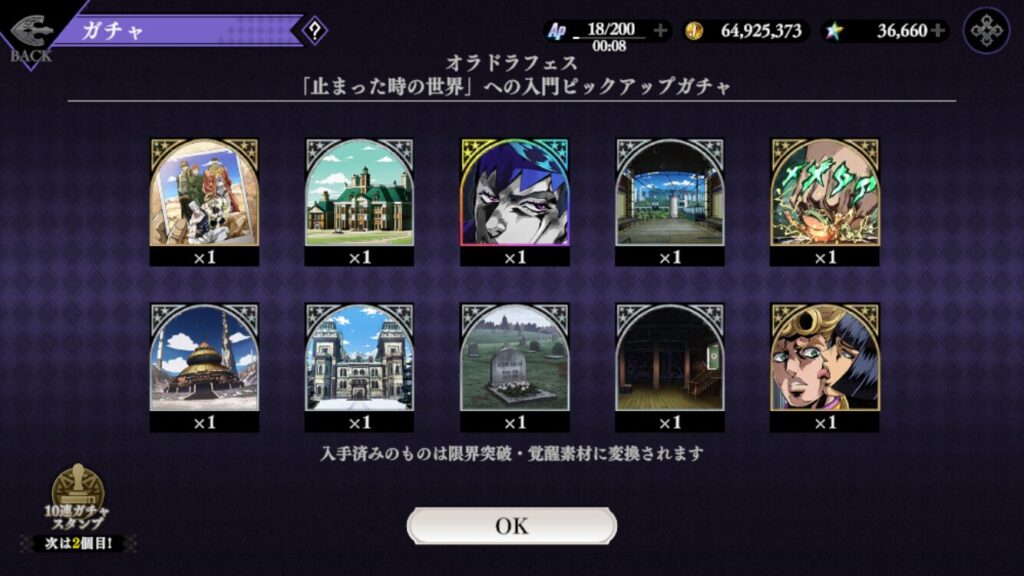The height and width of the screenshot is (576, 1024).
Task: Select the two-faces character card
Action: (x=825, y=358)
